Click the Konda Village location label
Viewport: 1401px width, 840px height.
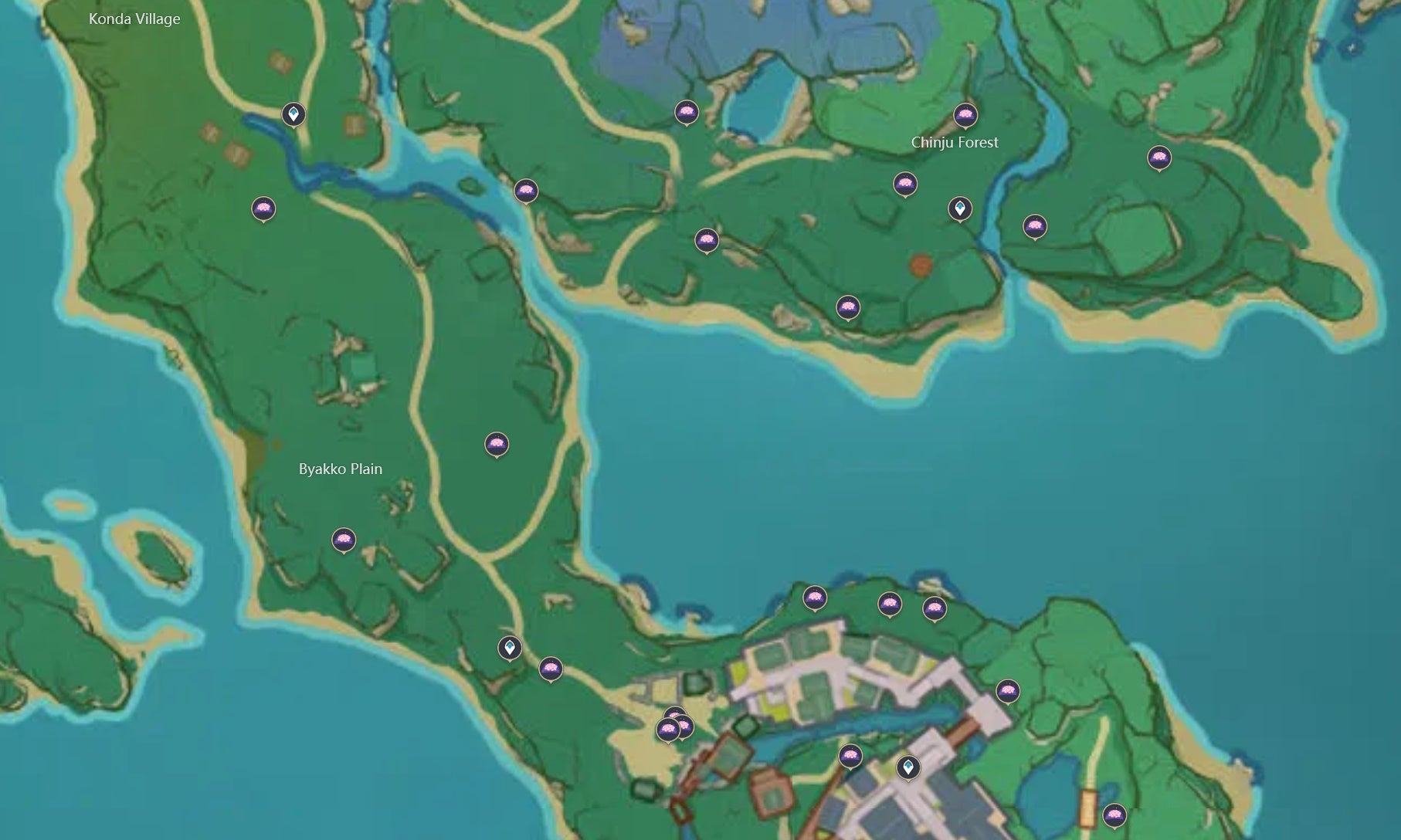coord(135,19)
